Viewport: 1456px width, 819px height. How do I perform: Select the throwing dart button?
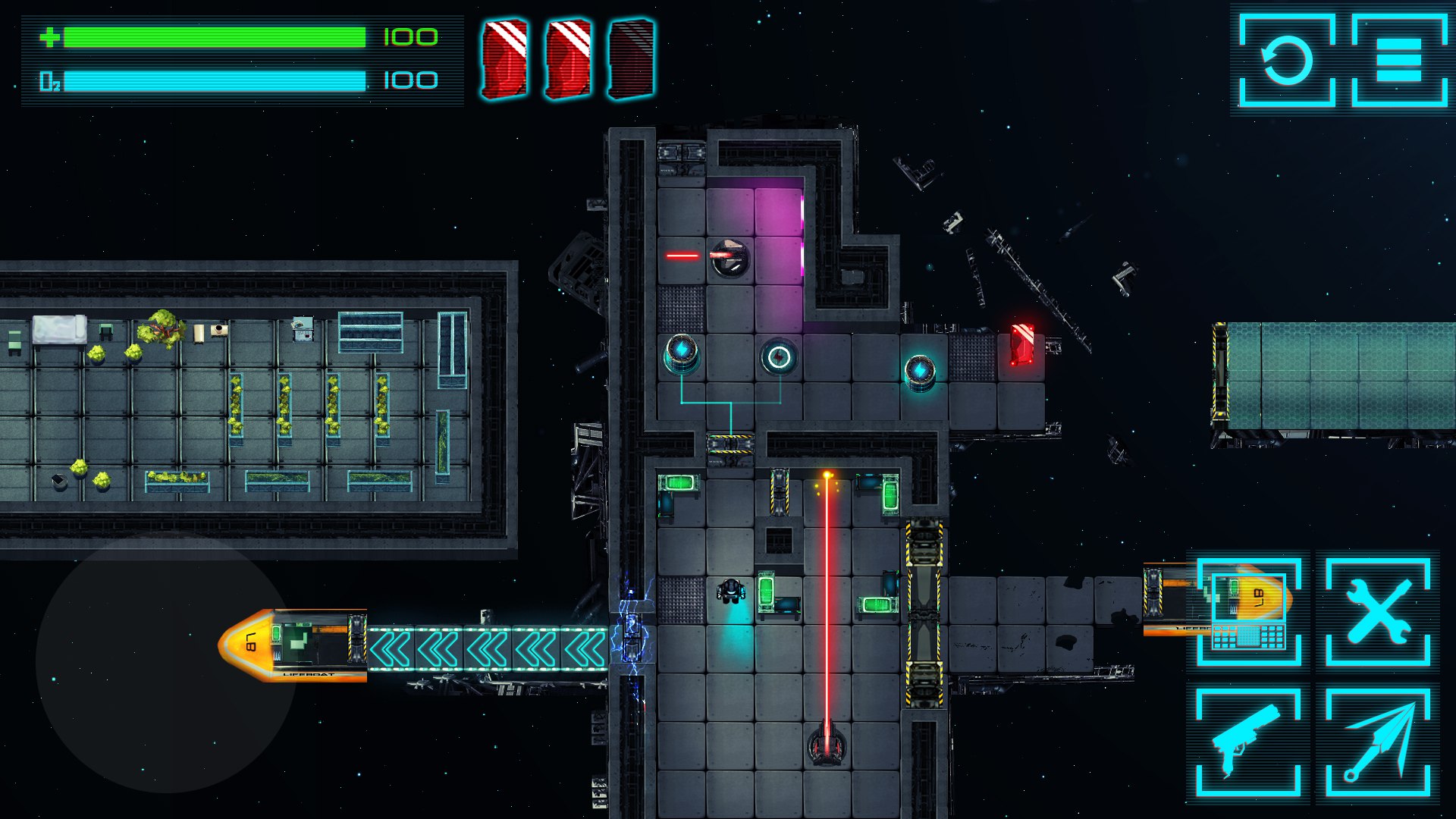(x=1378, y=742)
